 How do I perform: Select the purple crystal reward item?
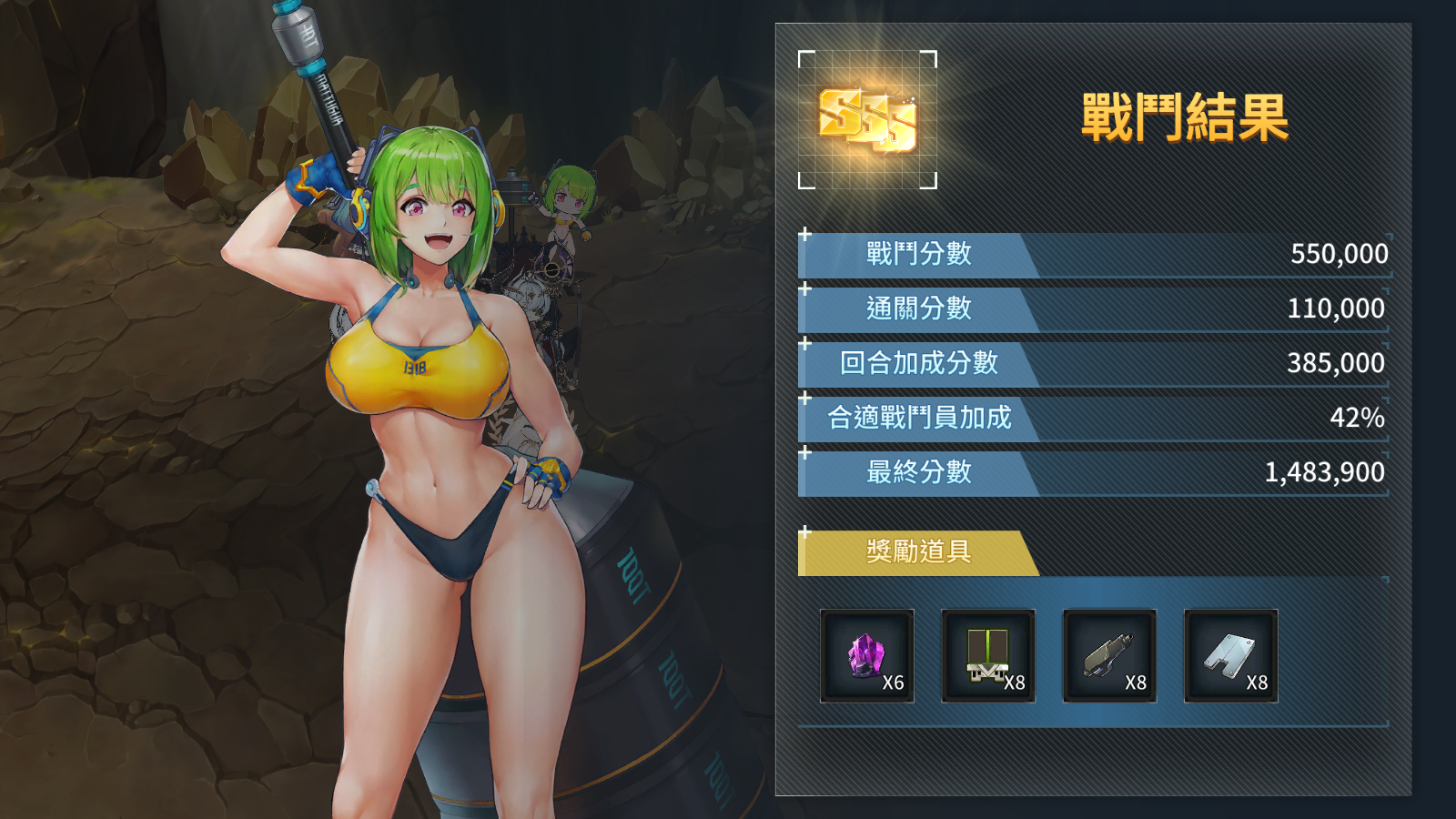click(x=866, y=655)
